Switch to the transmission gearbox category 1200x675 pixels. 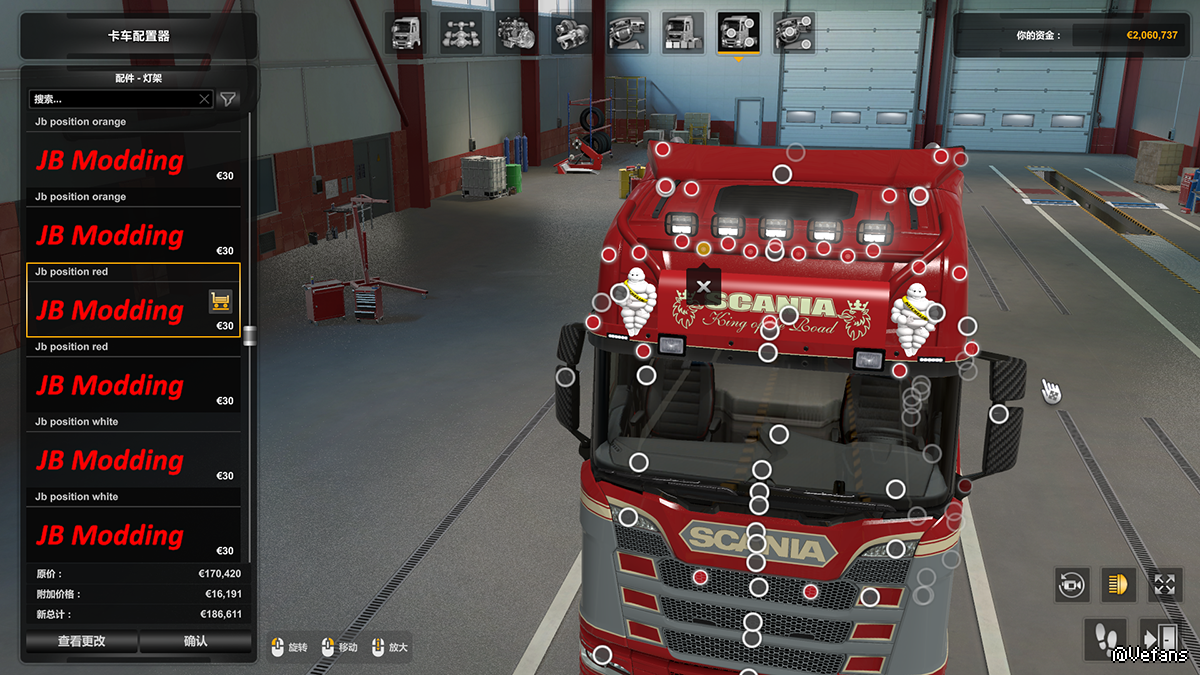click(572, 33)
